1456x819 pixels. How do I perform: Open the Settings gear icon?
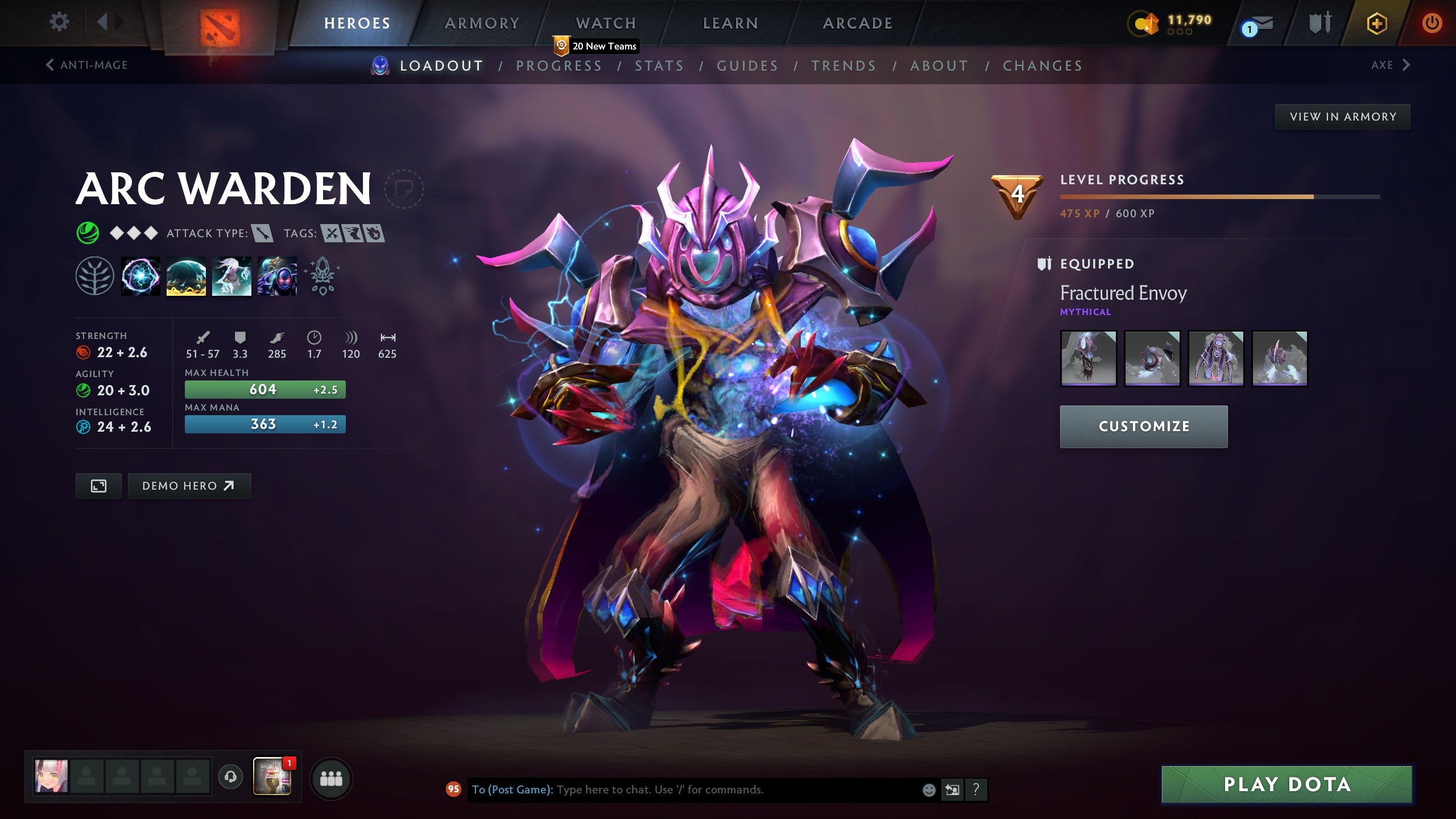59,20
